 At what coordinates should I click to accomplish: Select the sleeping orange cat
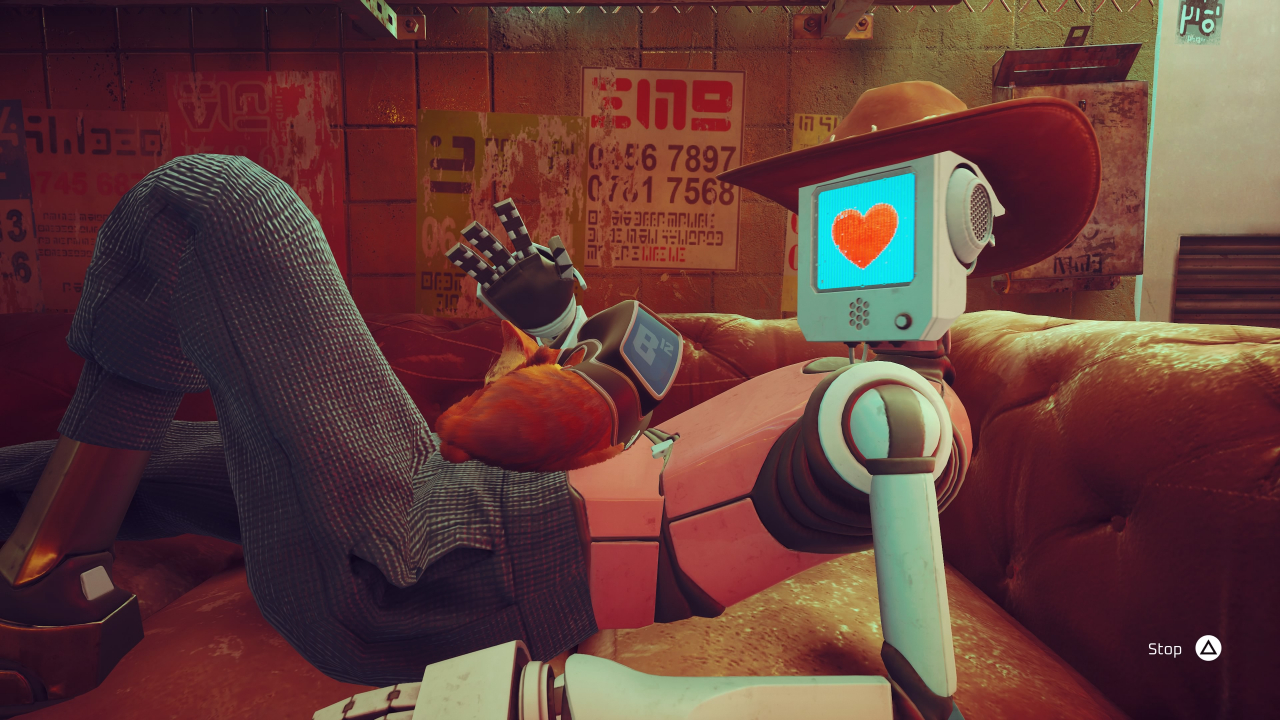528,420
